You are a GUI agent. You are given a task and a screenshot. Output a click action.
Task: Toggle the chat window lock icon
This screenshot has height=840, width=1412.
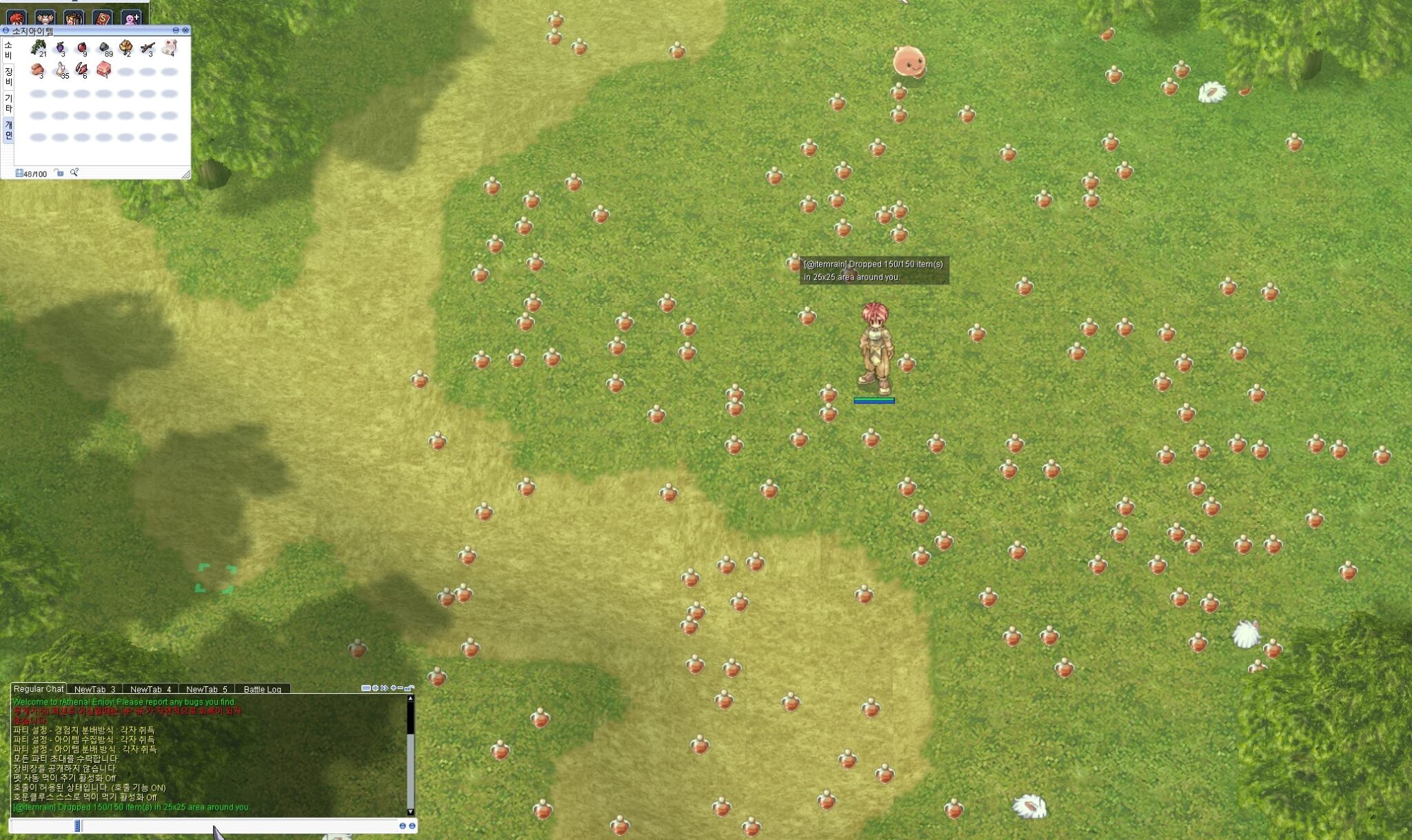(411, 688)
